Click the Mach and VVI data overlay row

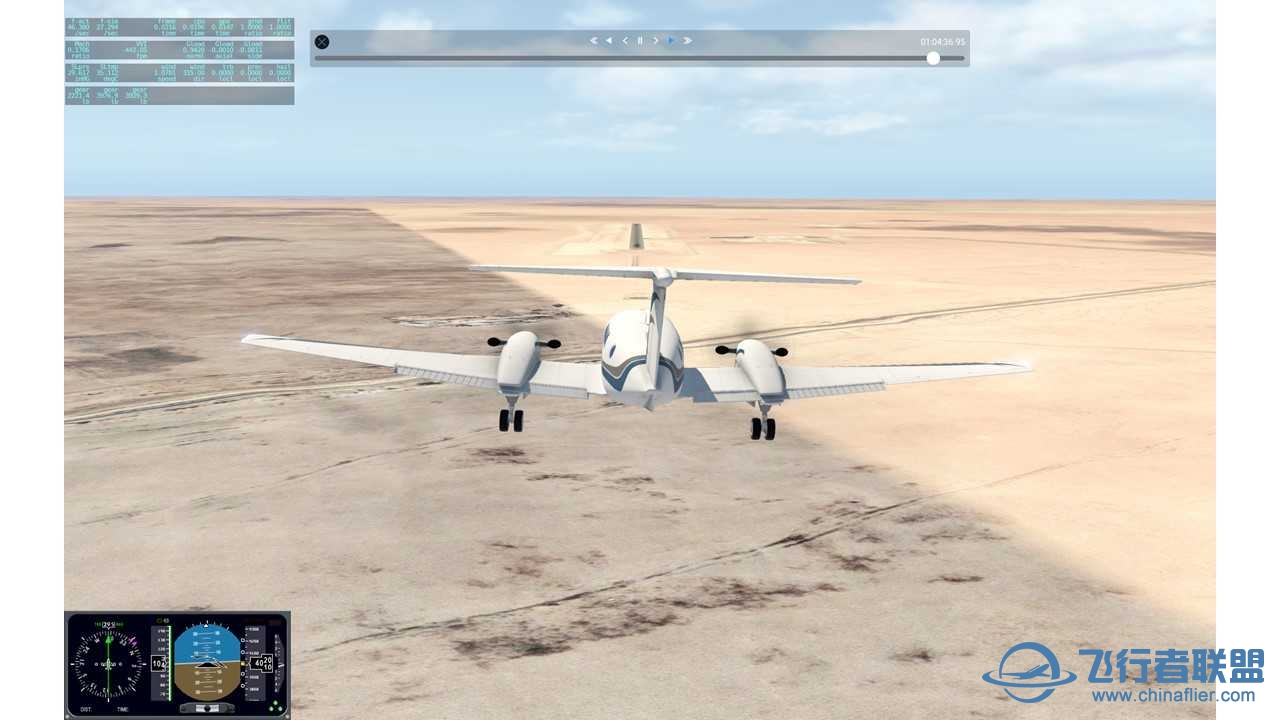(120, 50)
